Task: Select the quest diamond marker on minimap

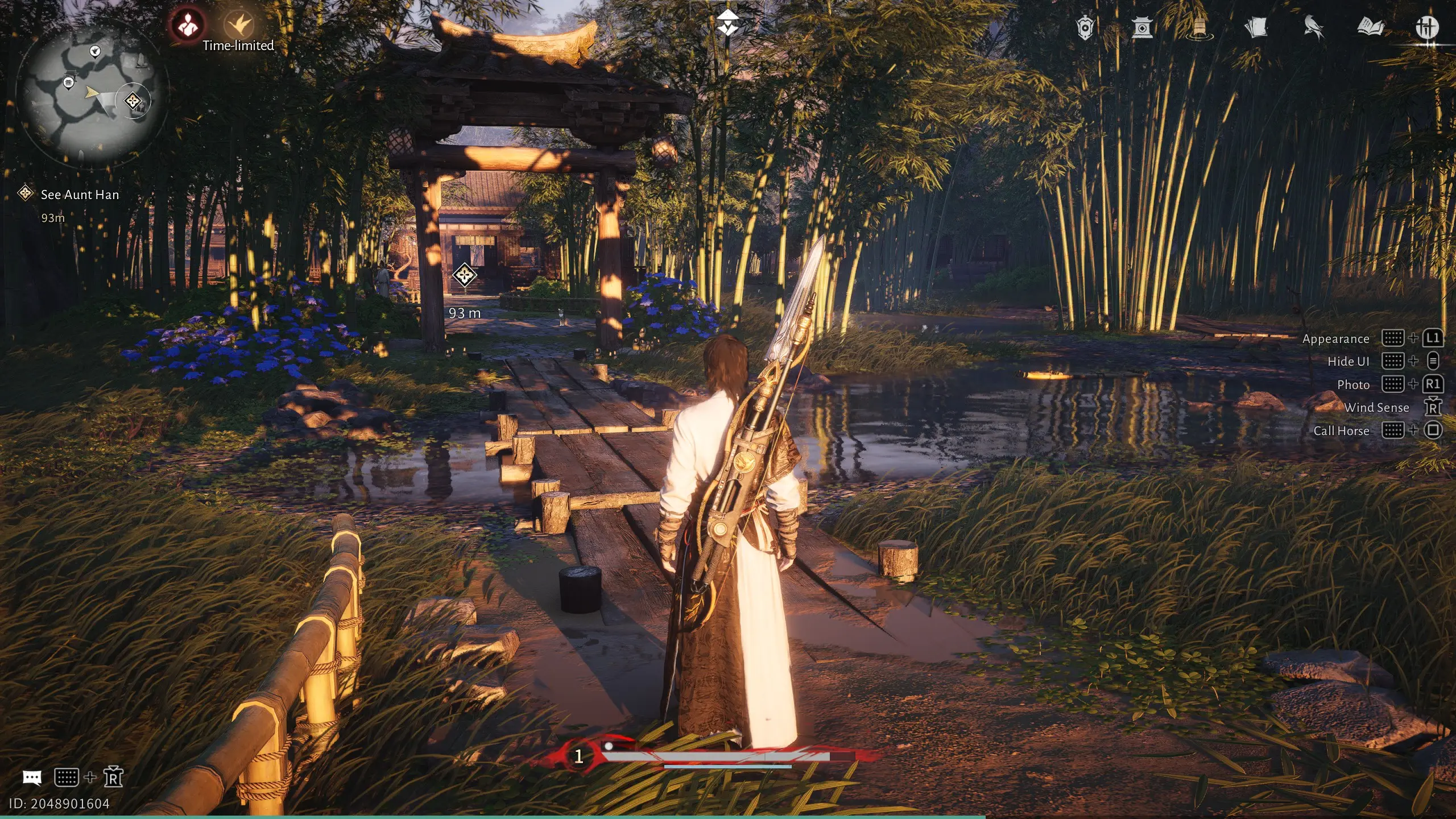Action: 133,101
